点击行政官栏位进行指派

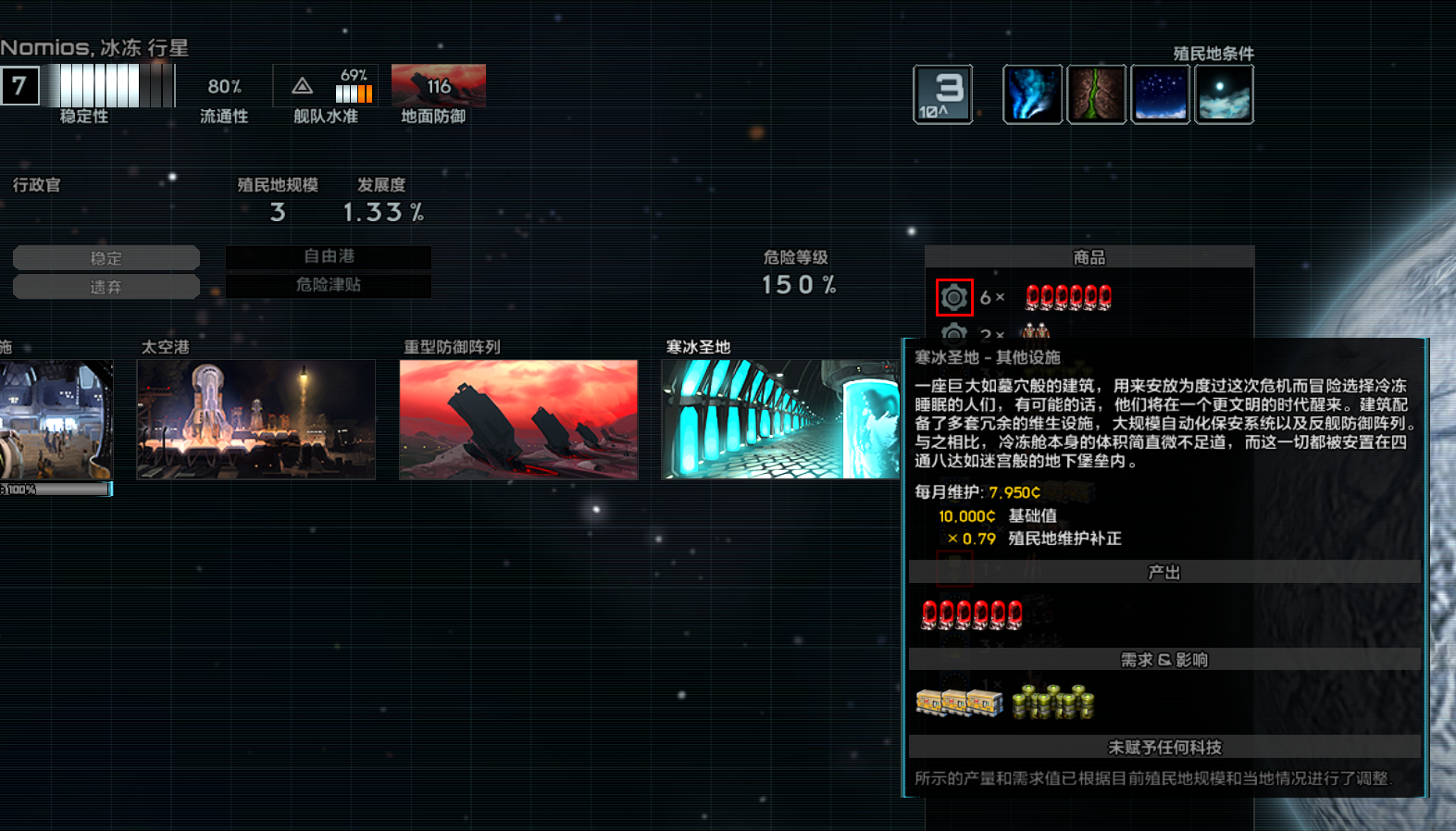point(38,185)
